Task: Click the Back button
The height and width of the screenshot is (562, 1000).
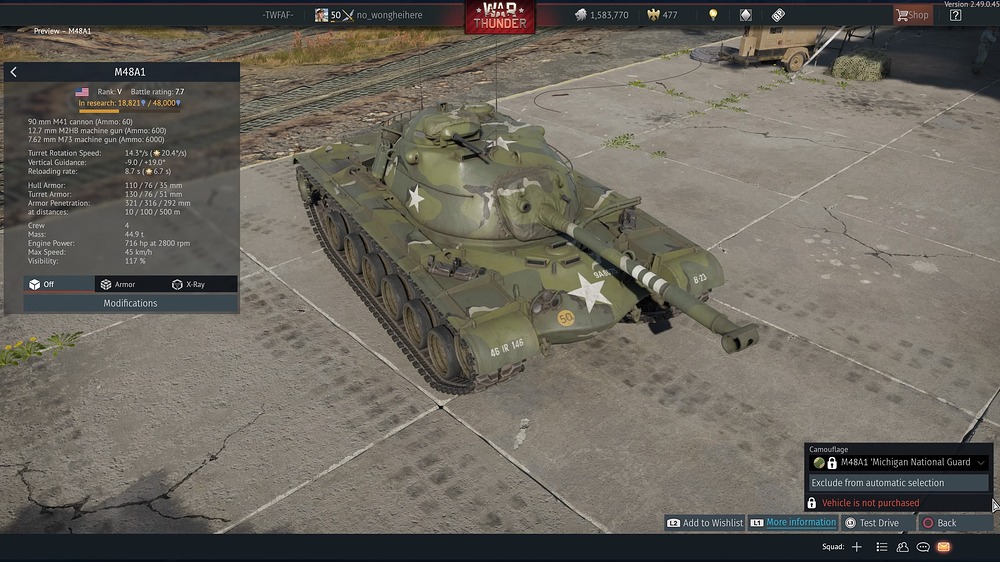Action: click(x=940, y=523)
